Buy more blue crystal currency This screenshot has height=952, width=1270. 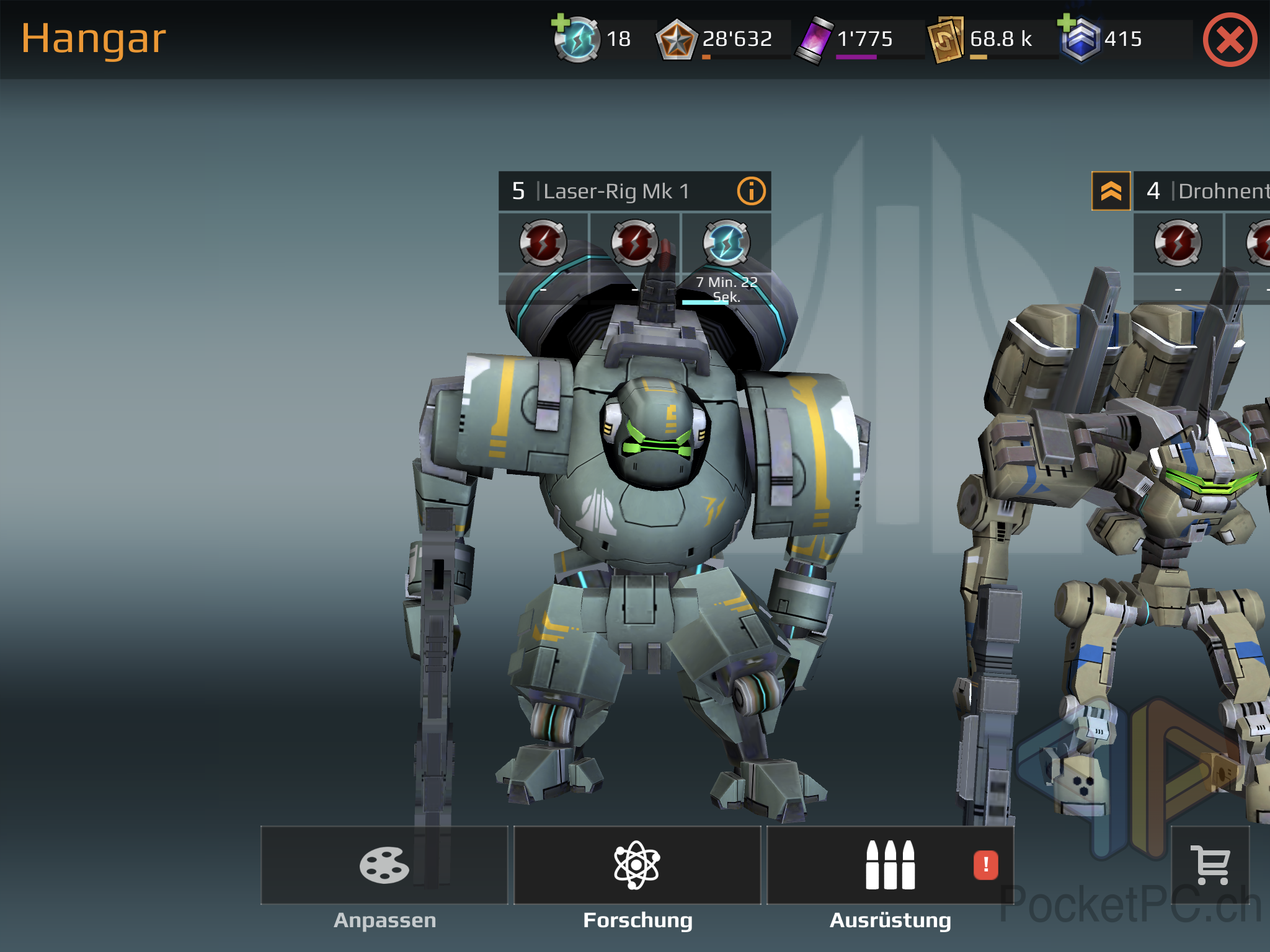(x=1068, y=24)
